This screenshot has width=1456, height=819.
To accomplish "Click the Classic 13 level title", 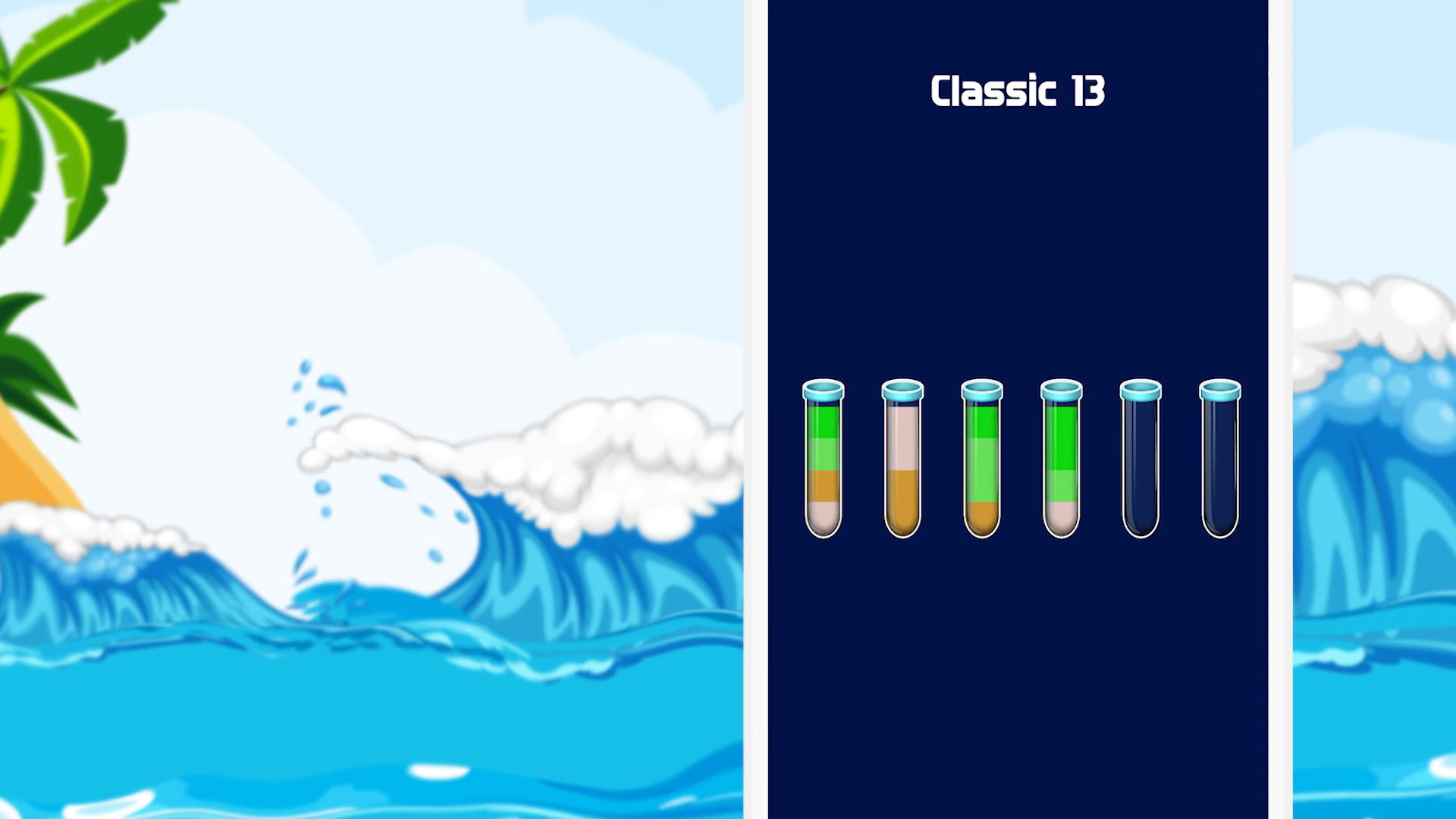I will coord(1018,89).
